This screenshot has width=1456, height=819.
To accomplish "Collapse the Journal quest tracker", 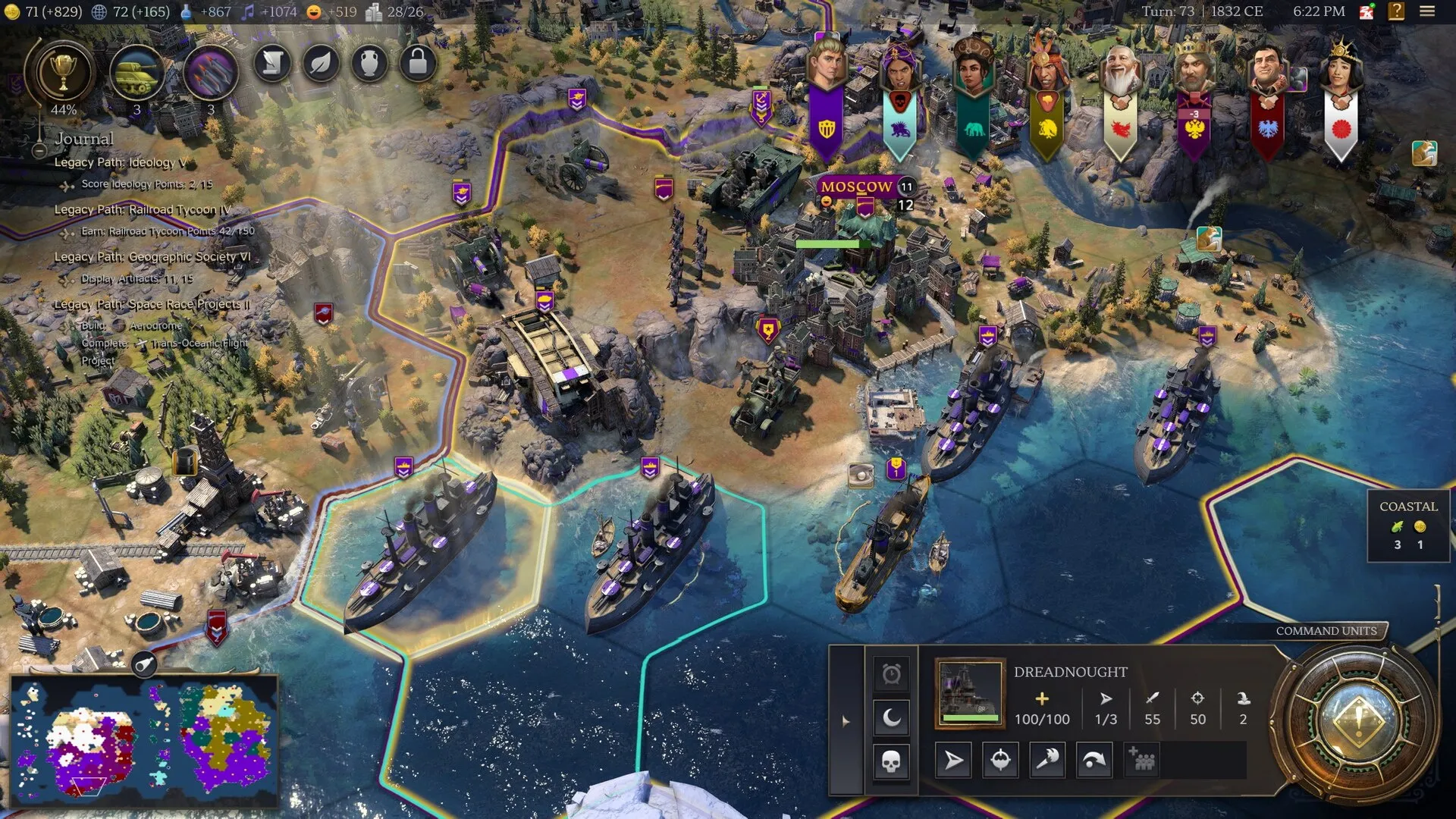I will point(39,150).
